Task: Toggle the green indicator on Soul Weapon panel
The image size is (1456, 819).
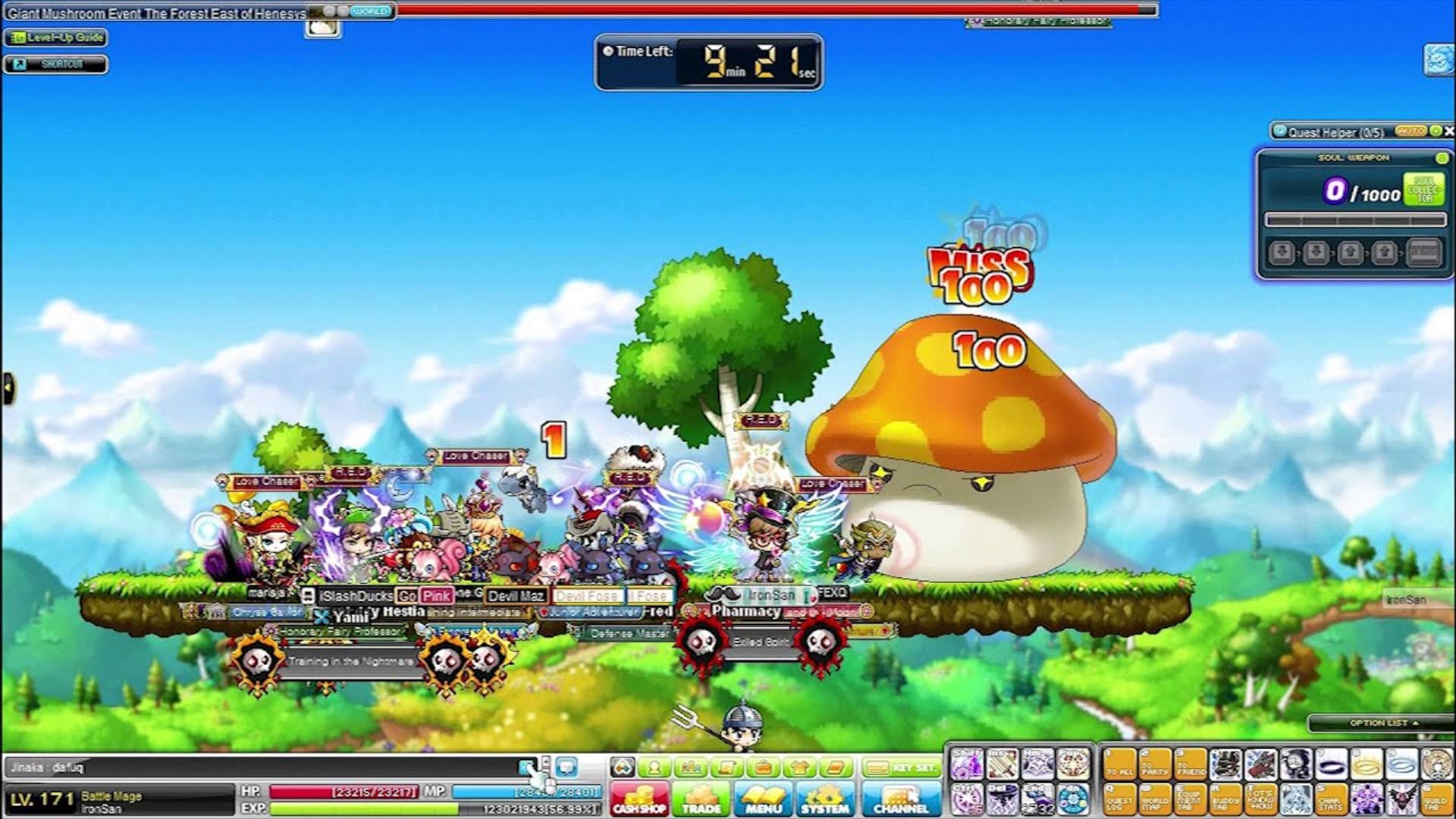Action: pyautogui.click(x=1441, y=158)
